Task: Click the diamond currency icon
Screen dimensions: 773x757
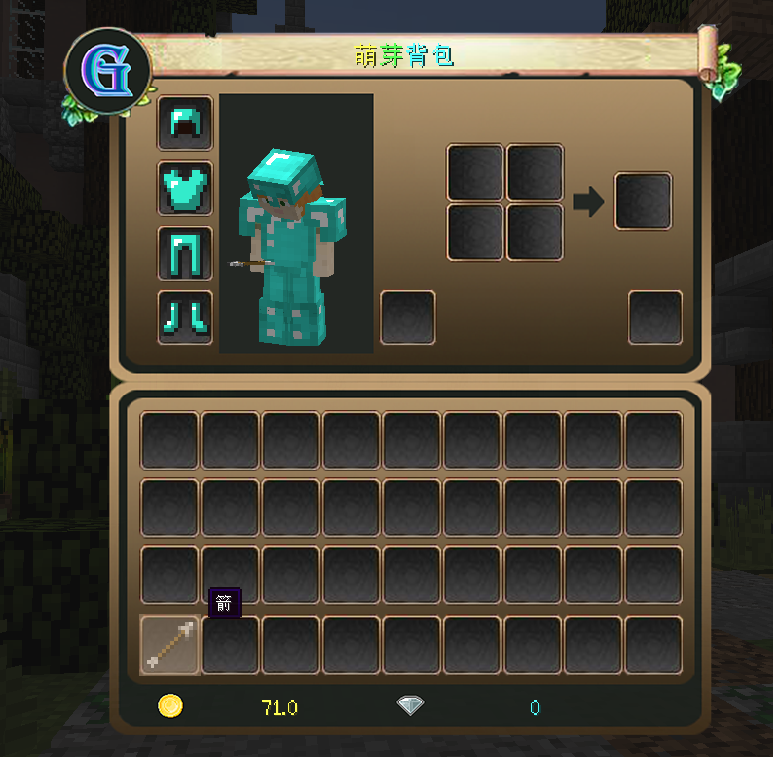Action: pos(410,707)
